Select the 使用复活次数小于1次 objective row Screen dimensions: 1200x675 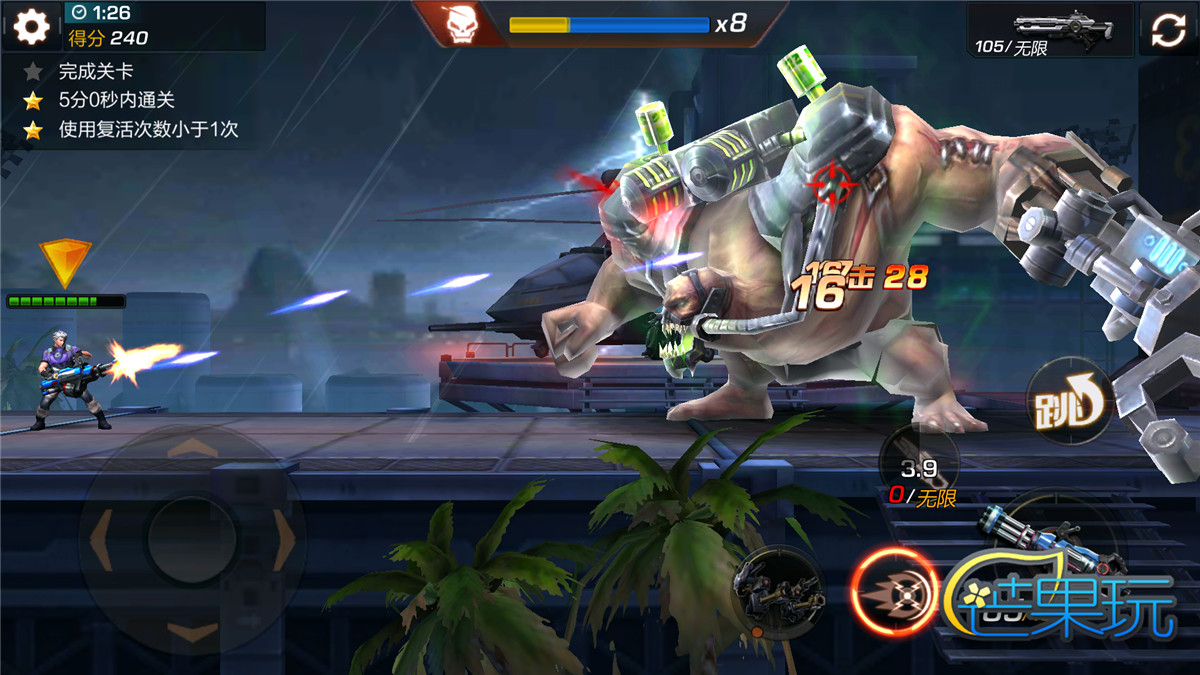(147, 130)
